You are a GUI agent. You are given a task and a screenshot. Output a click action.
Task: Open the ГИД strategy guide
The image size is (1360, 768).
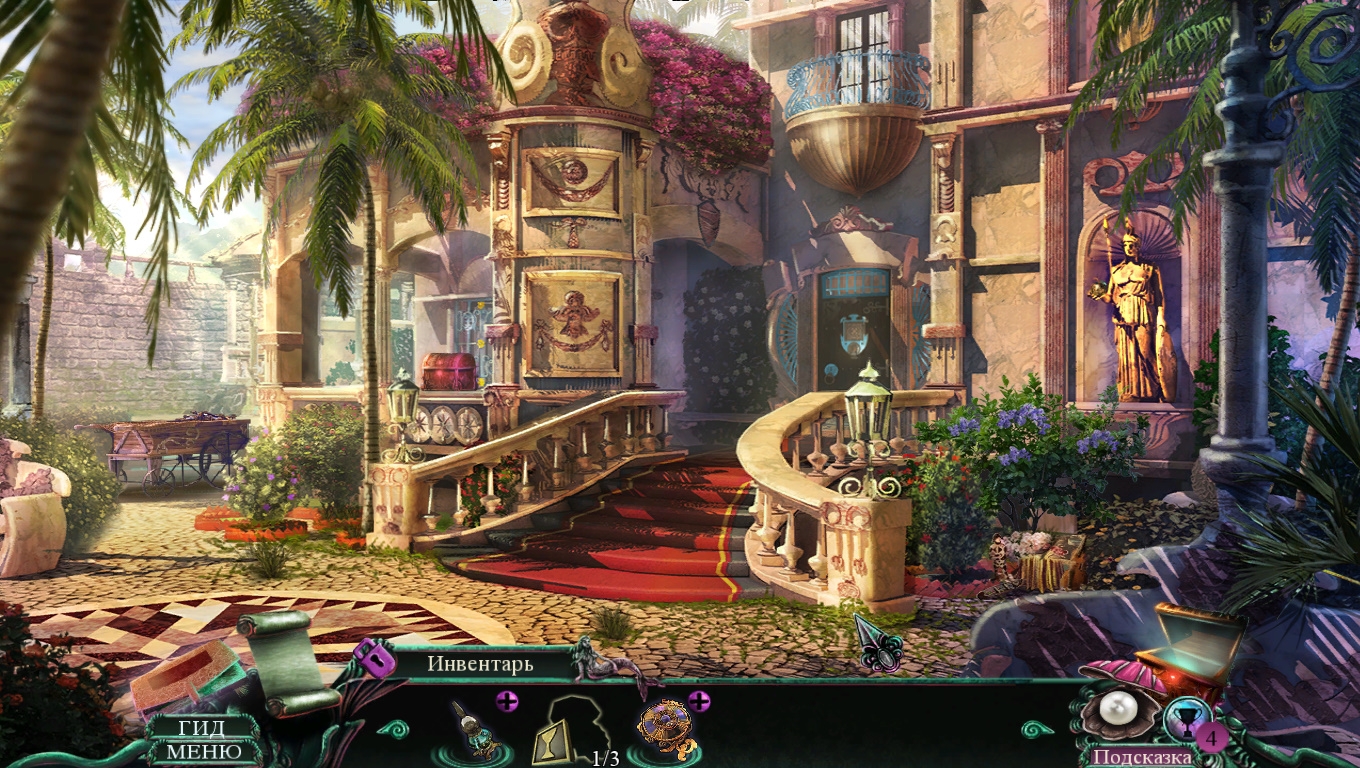coord(201,729)
